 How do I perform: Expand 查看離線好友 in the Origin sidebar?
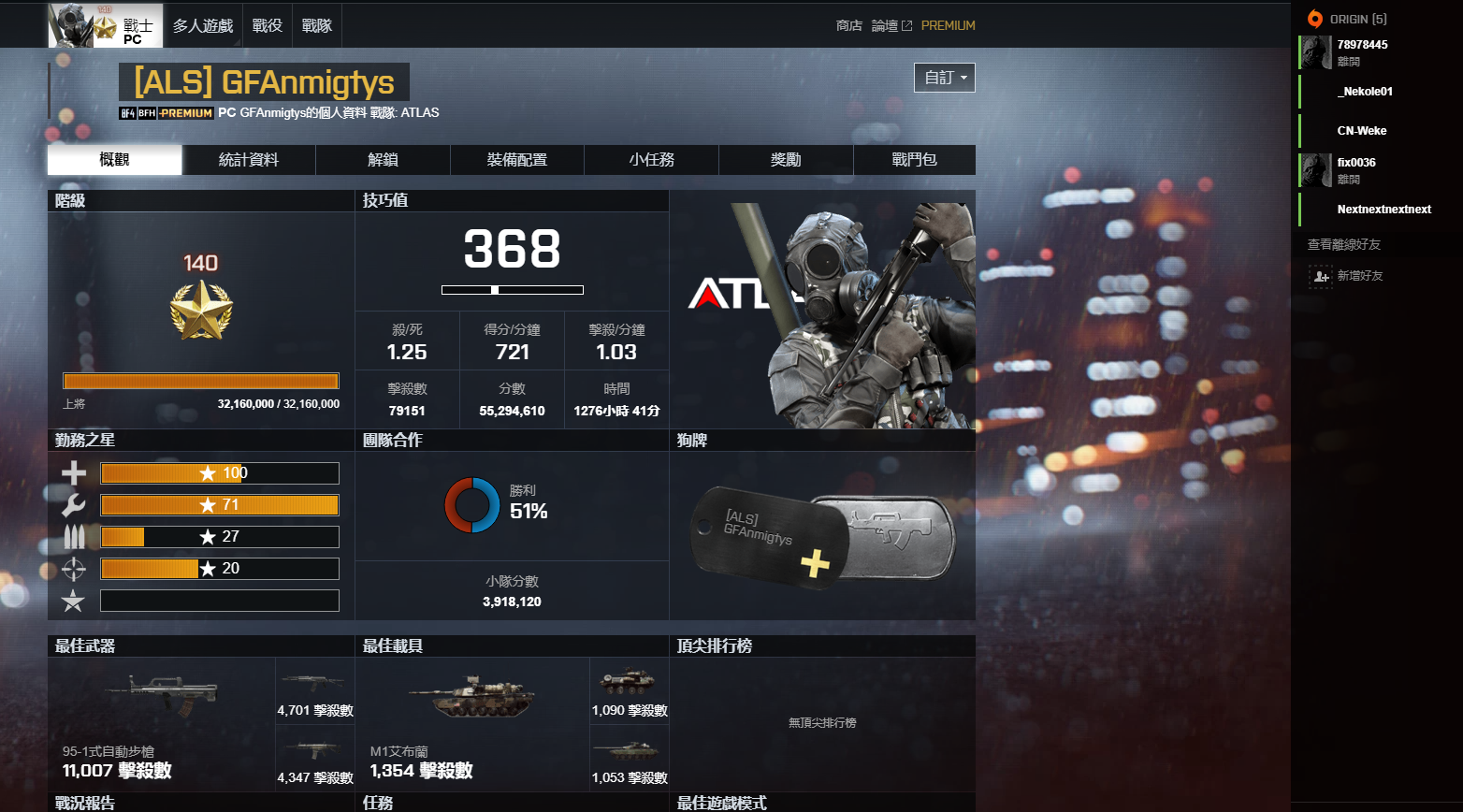tap(1343, 243)
